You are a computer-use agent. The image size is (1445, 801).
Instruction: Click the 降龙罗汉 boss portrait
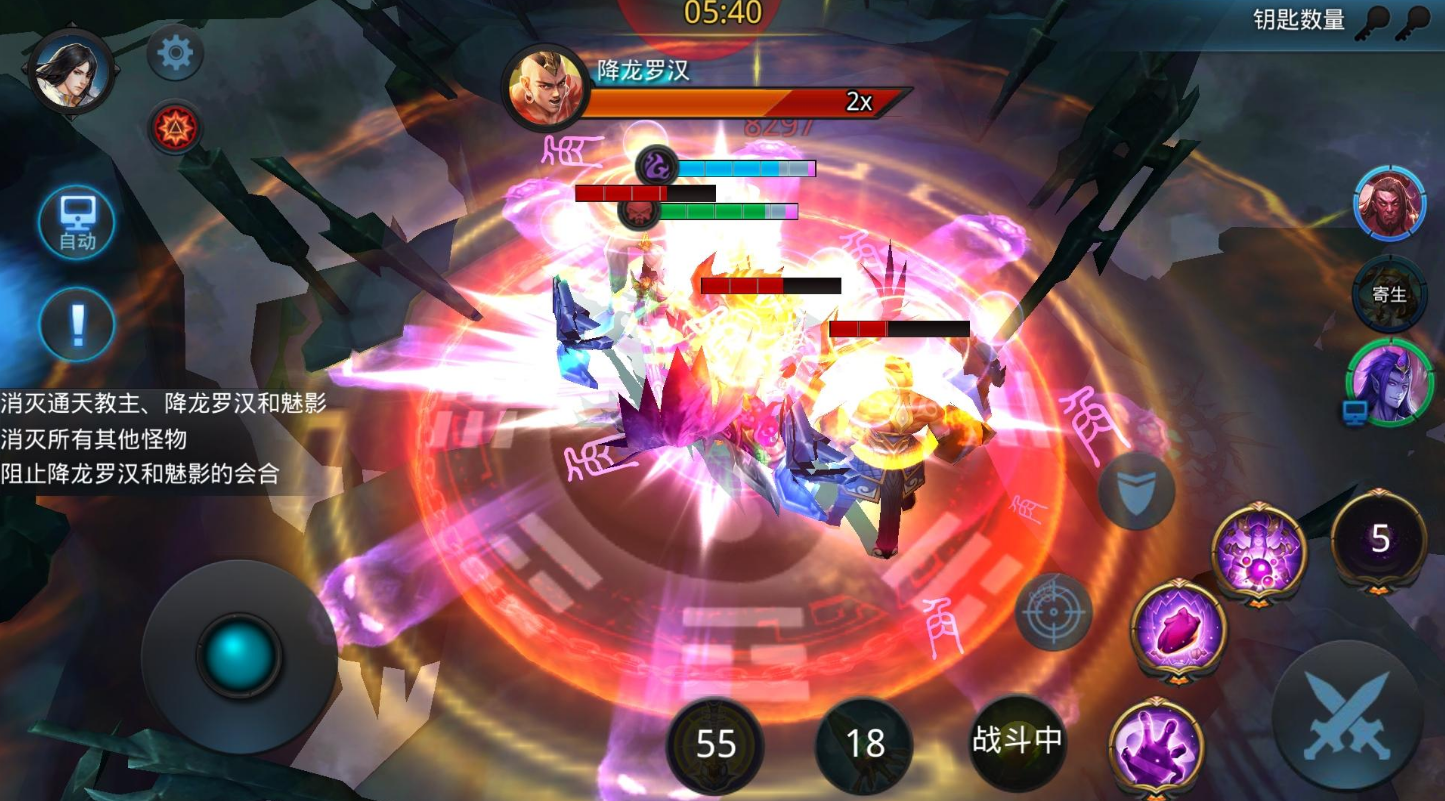(546, 87)
